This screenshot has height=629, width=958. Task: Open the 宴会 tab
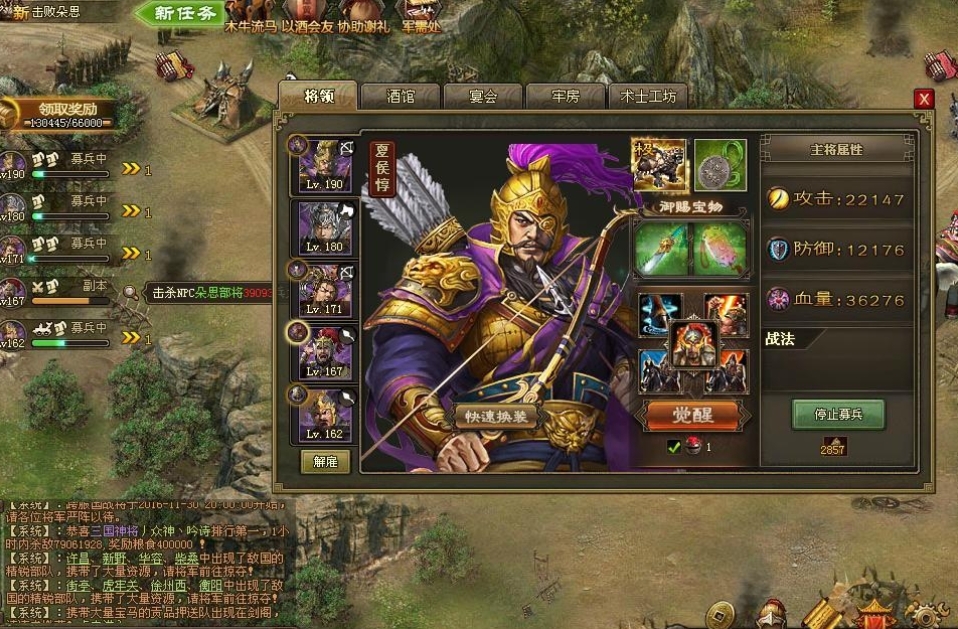point(483,96)
